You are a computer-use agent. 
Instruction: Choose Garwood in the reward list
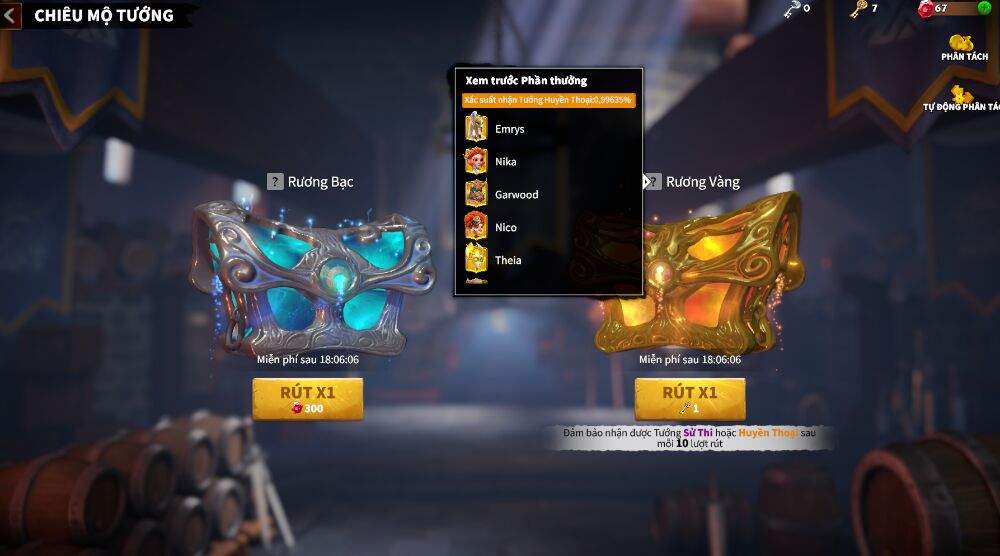(x=515, y=195)
